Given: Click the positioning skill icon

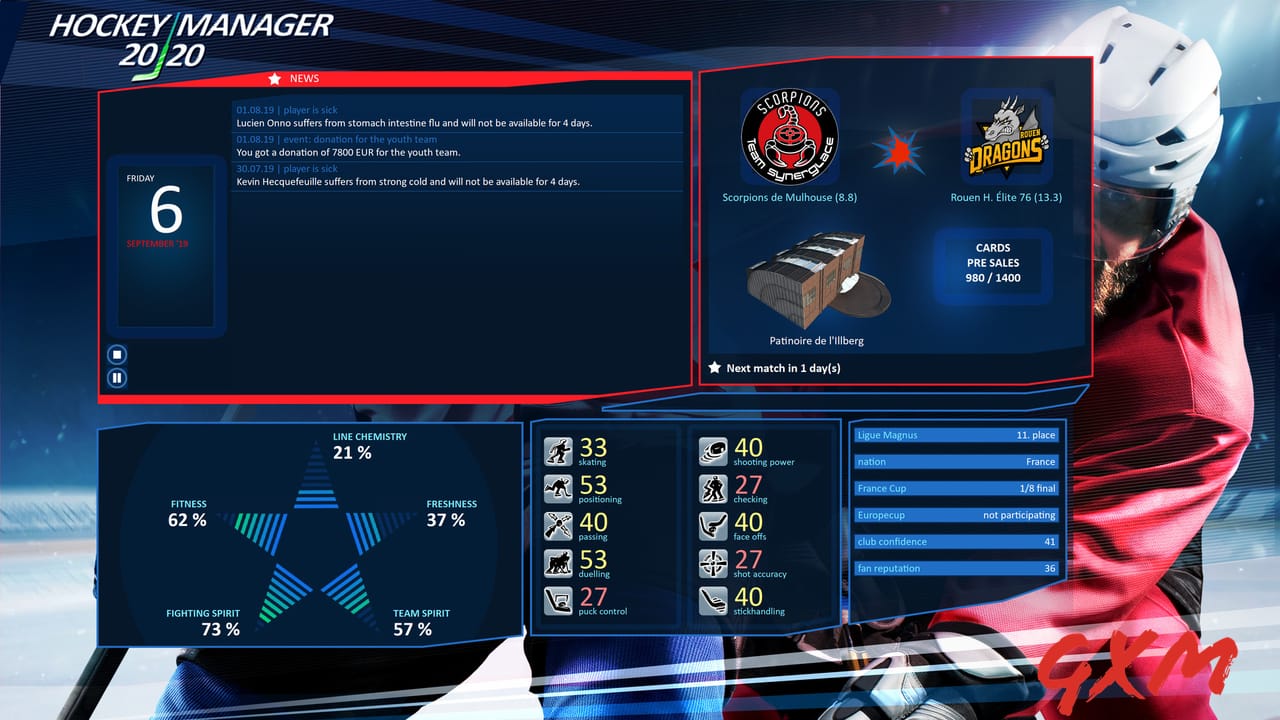Looking at the screenshot, I should coord(557,487).
